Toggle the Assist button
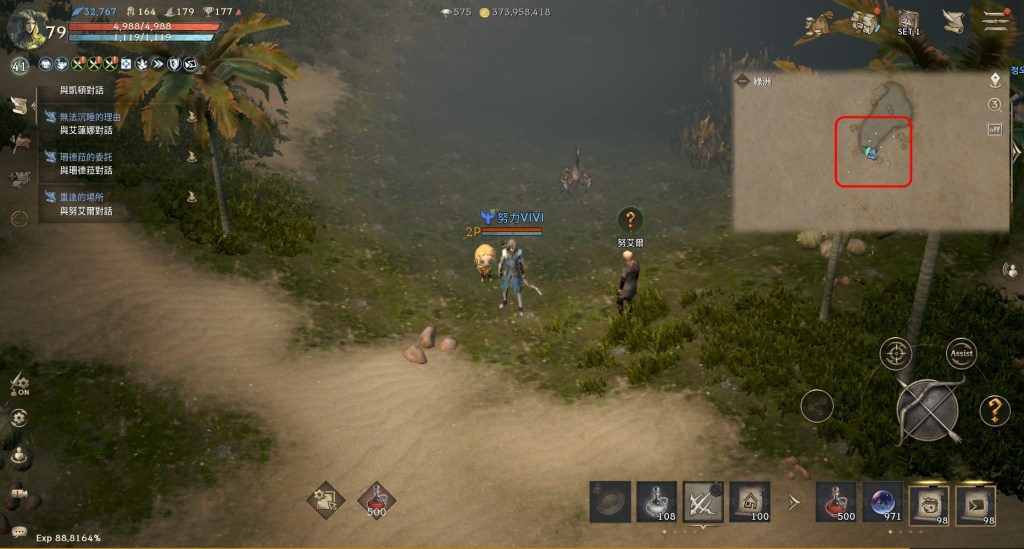Screen dimensions: 1024x549 [x=962, y=354]
